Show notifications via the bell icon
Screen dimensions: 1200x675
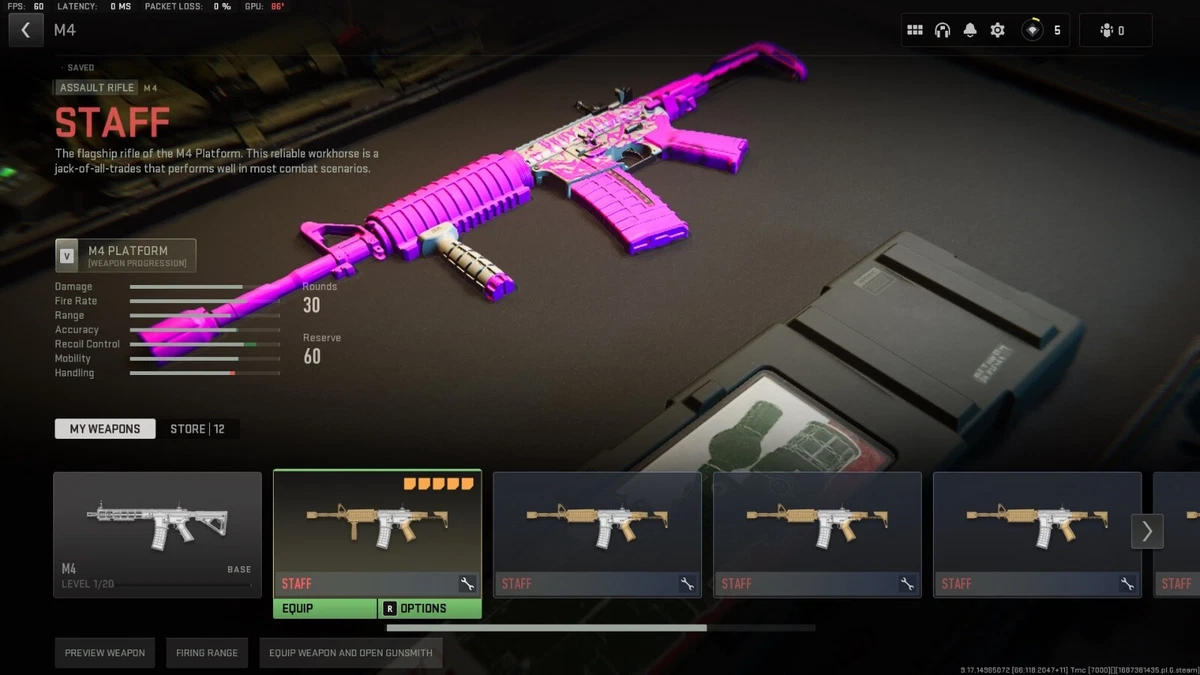[970, 30]
